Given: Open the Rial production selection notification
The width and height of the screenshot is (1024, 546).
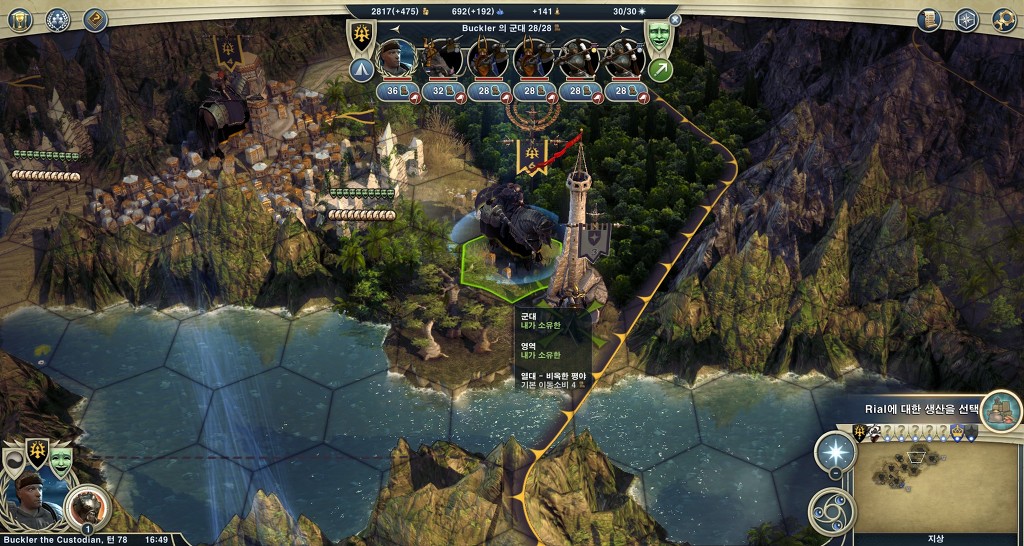Looking at the screenshot, I should pyautogui.click(x=1000, y=409).
